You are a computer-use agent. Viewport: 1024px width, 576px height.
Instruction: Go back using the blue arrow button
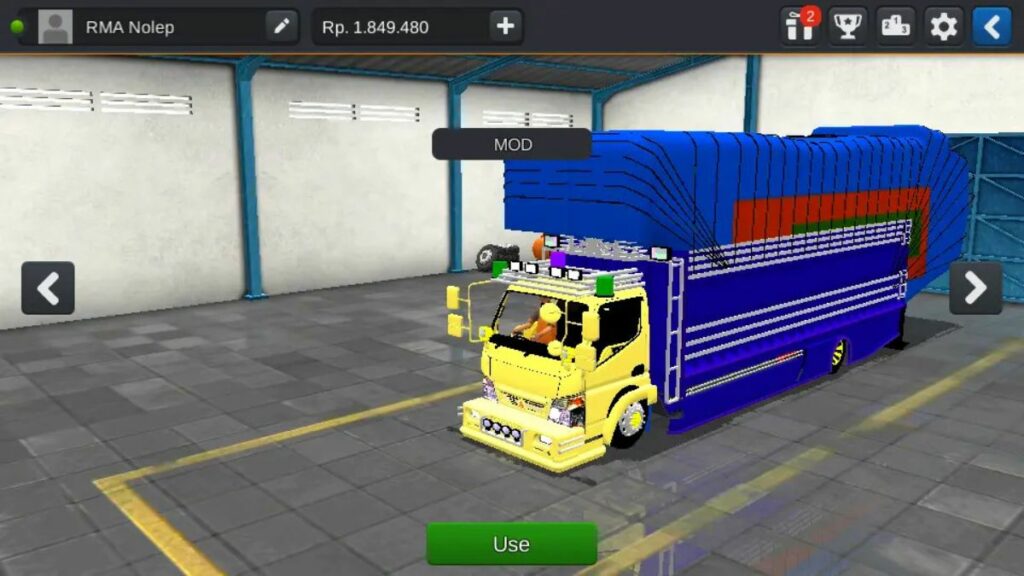coord(991,26)
